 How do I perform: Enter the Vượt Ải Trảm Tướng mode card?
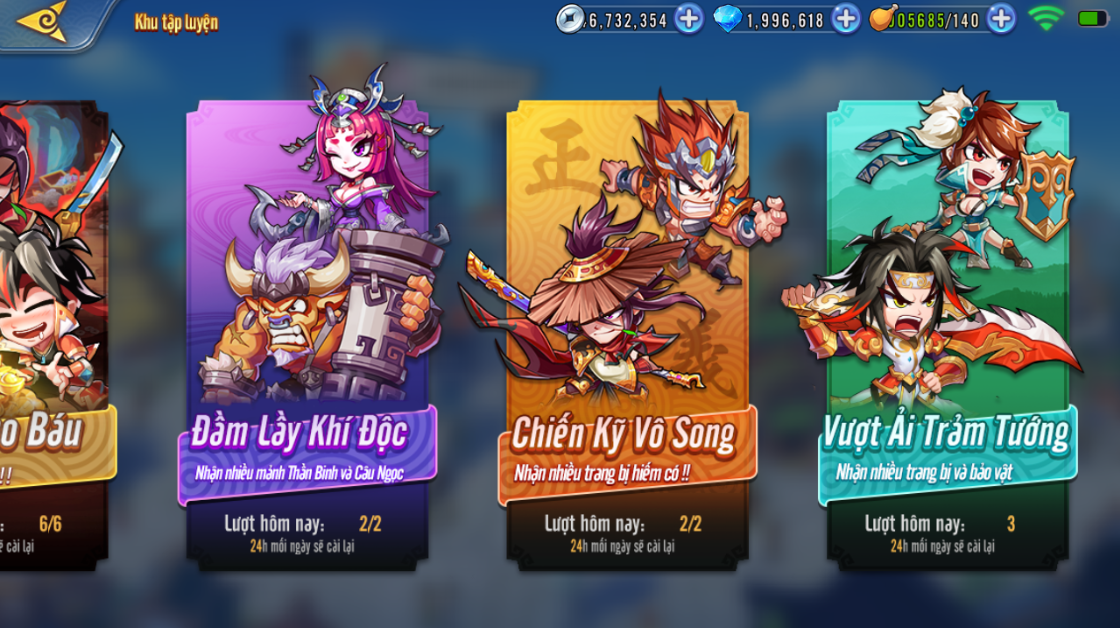[946, 330]
